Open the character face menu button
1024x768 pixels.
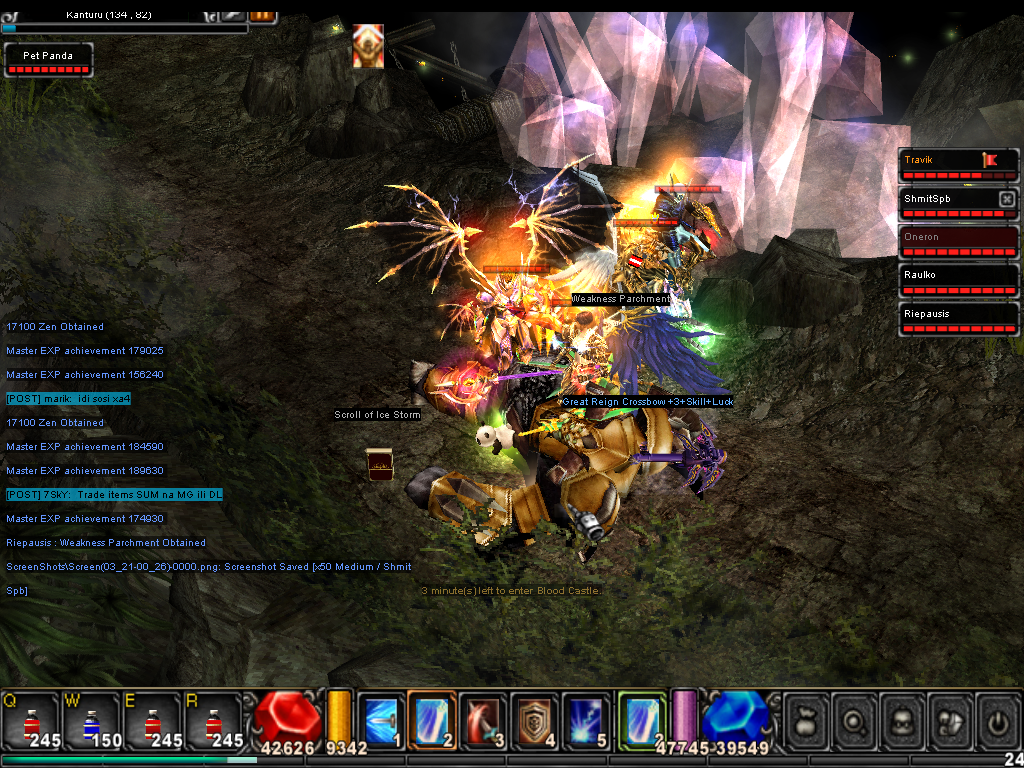(x=903, y=720)
